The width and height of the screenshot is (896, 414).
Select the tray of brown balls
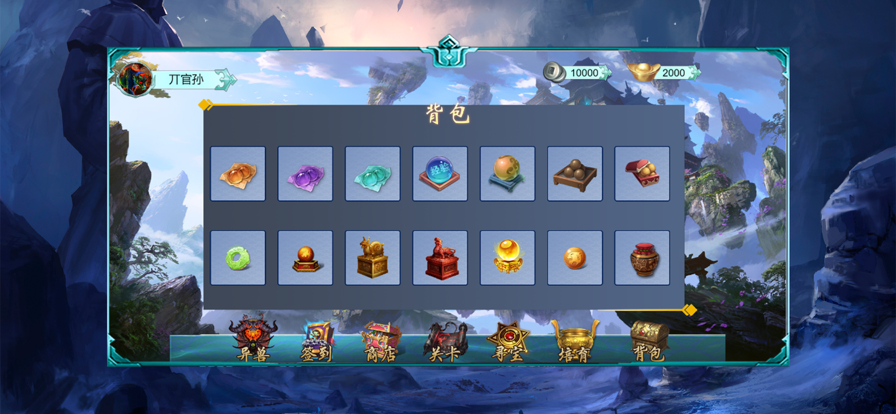(575, 174)
